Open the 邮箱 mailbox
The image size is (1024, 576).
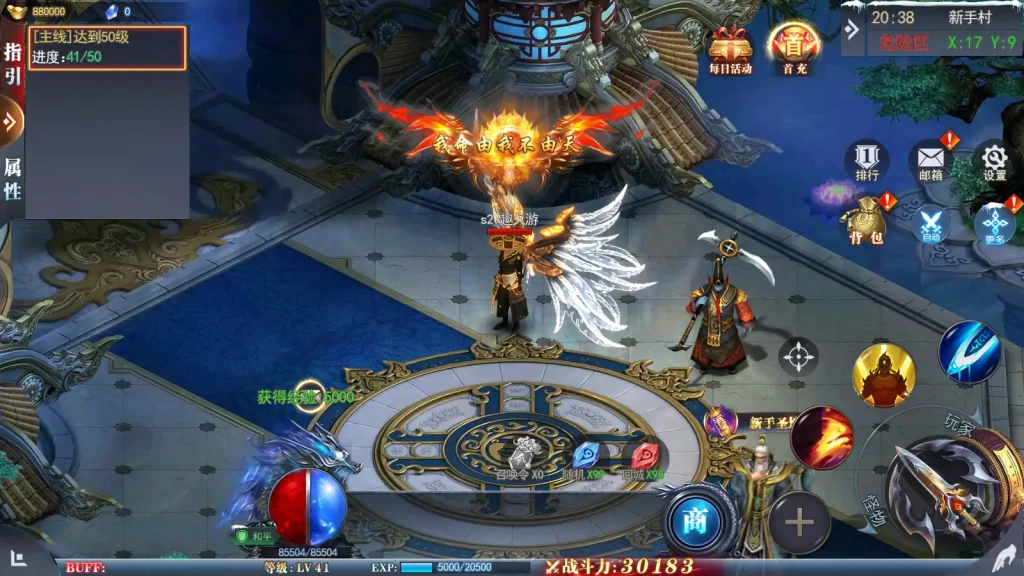point(931,161)
